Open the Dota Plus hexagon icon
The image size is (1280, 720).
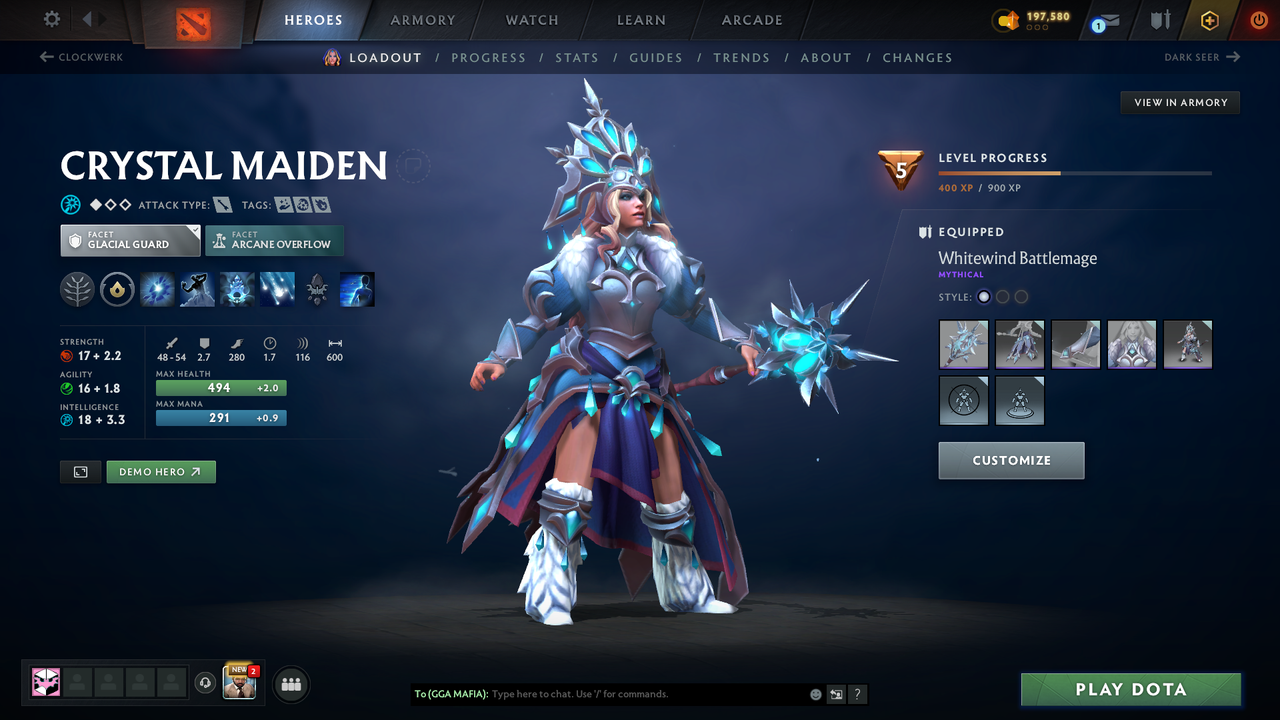click(1209, 18)
